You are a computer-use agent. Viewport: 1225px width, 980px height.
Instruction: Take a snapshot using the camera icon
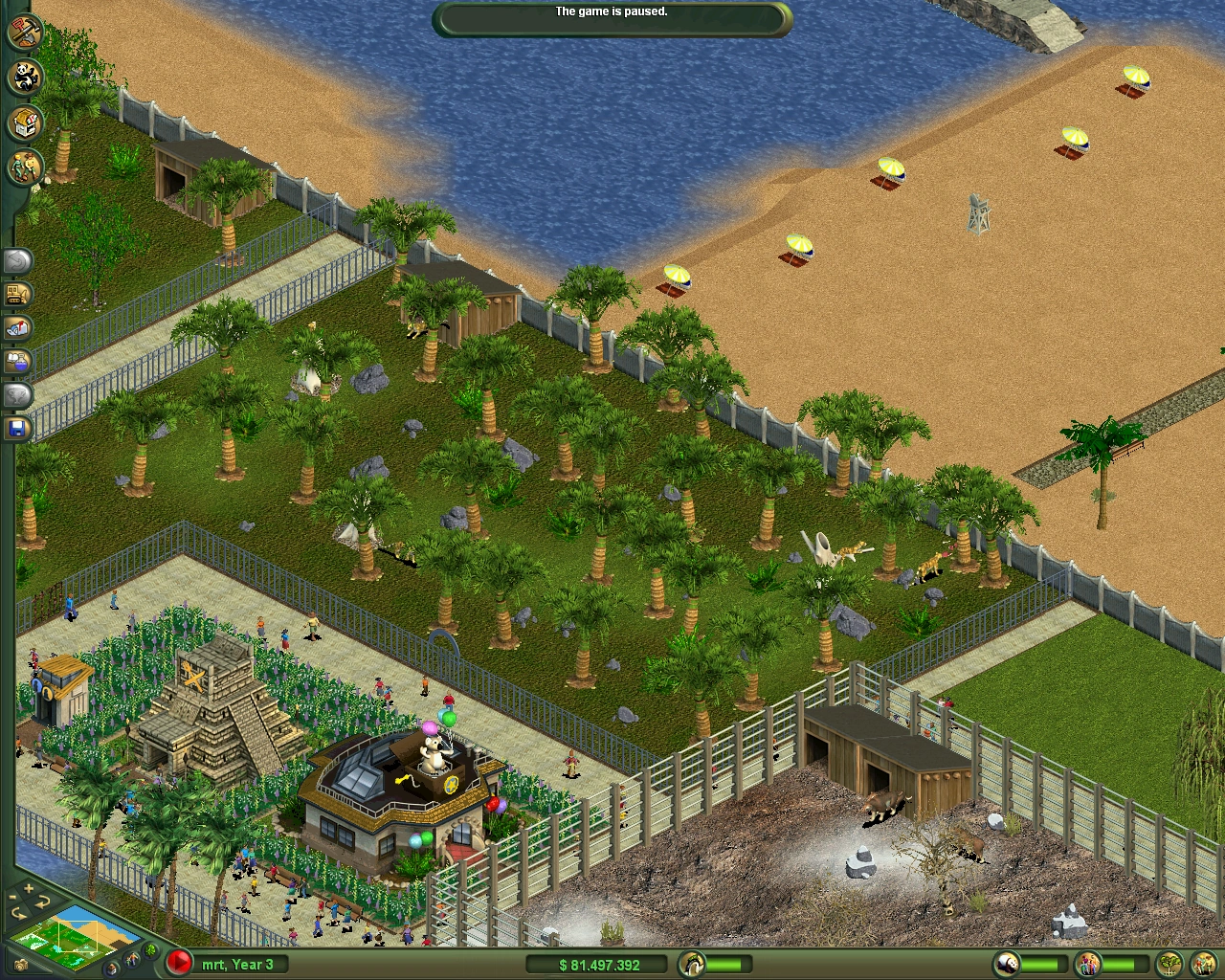pos(21,965)
